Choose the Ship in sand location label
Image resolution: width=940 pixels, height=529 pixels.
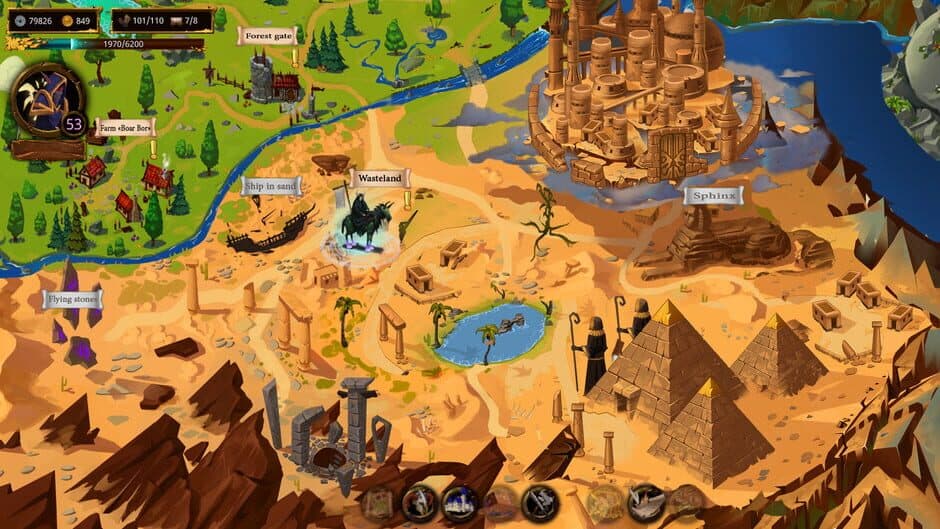coord(271,185)
